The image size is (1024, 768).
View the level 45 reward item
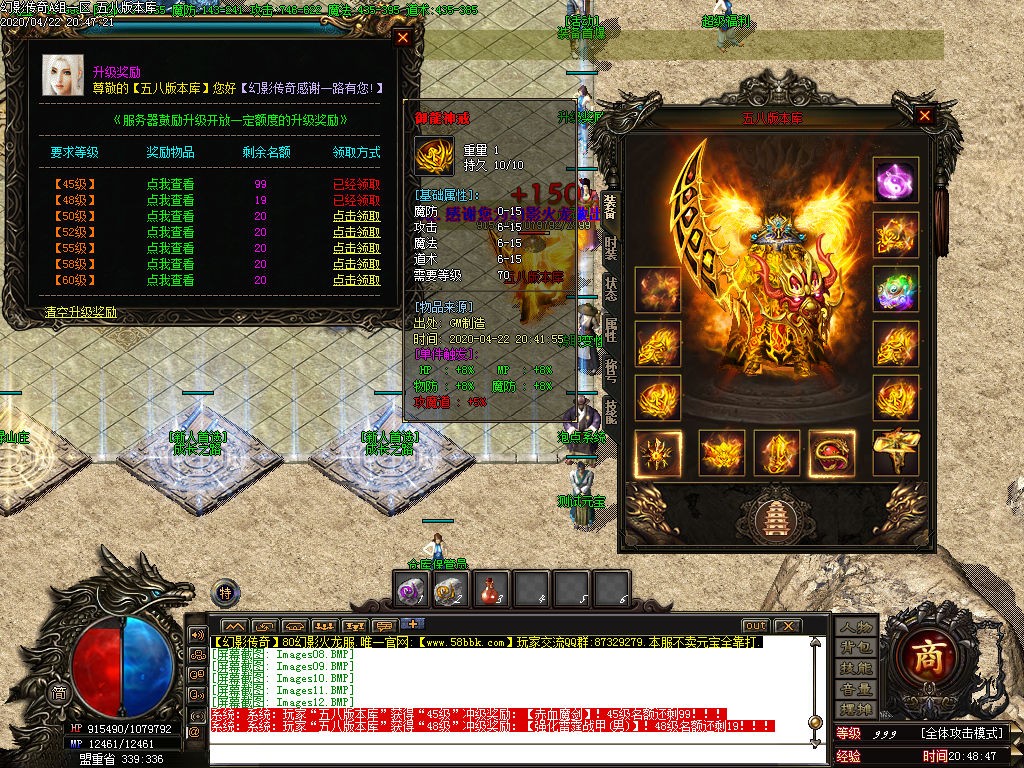(x=170, y=184)
